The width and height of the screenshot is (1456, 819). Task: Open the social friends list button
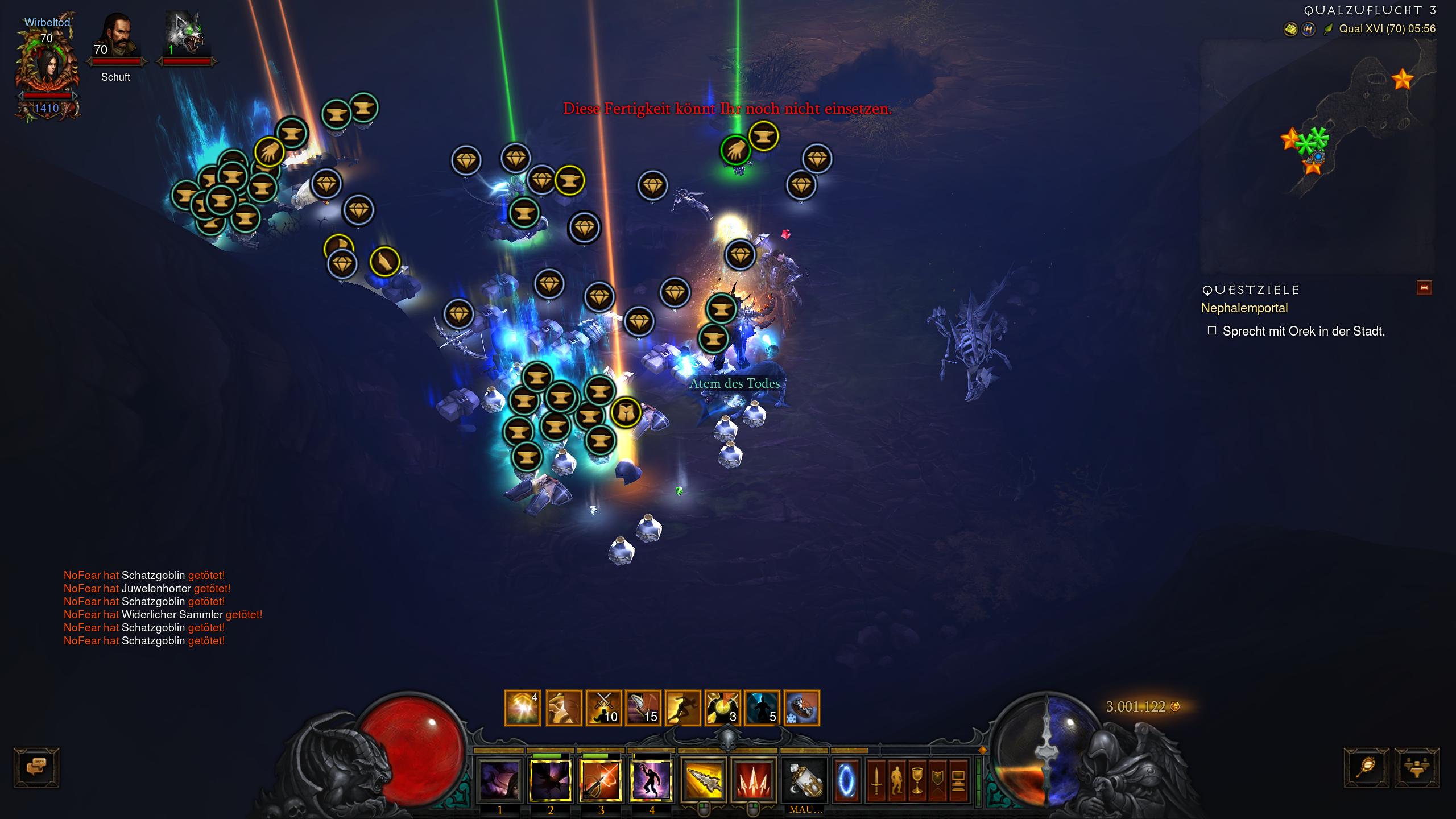tap(1417, 768)
